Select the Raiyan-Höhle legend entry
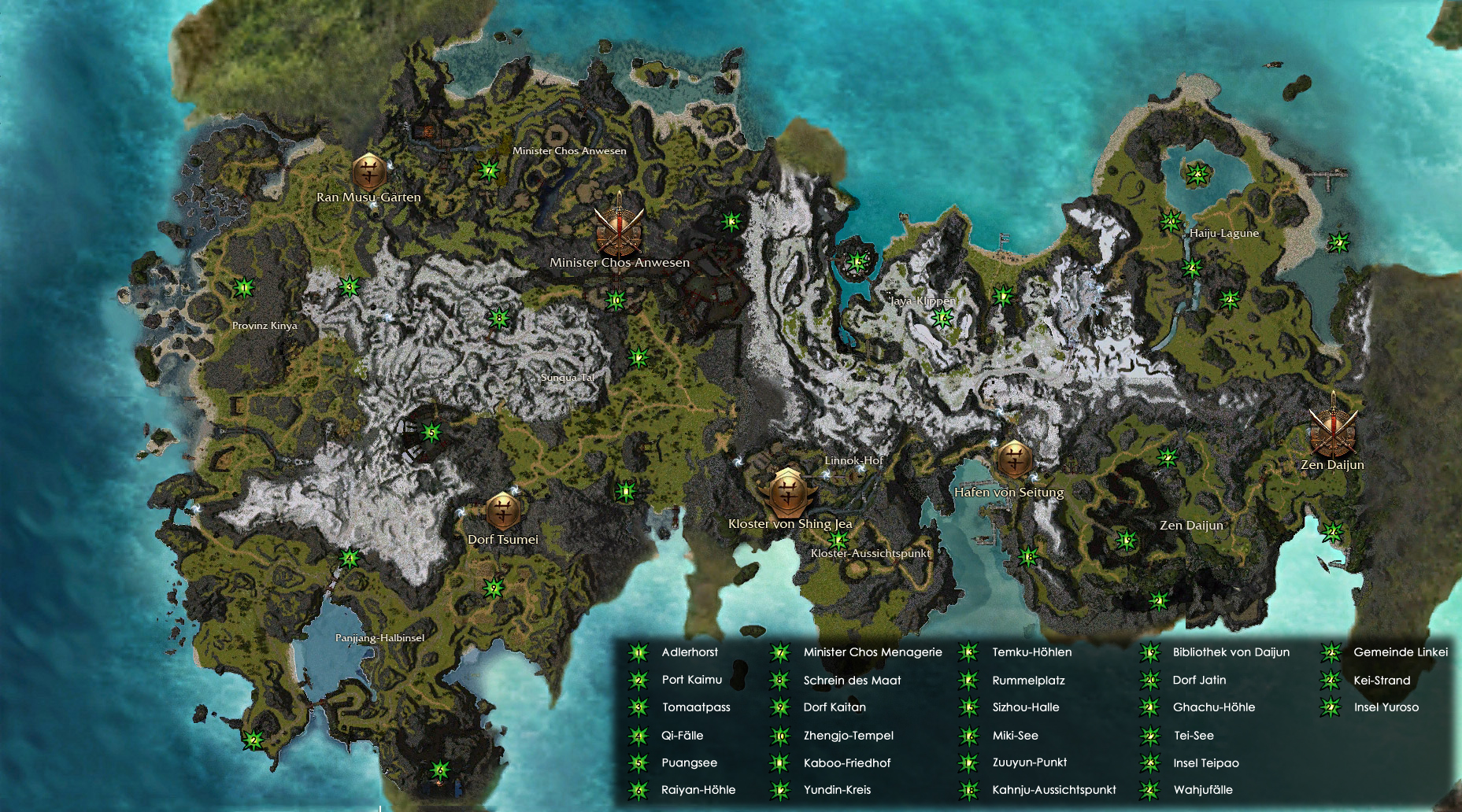Viewport: 1462px width, 812px height. 698,790
